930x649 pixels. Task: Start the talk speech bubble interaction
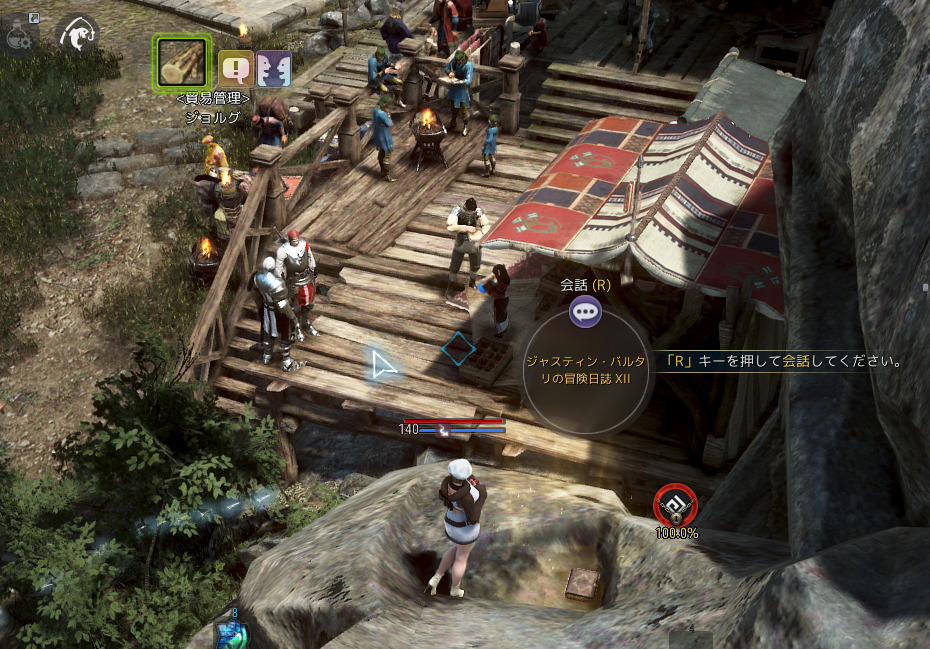tap(585, 312)
